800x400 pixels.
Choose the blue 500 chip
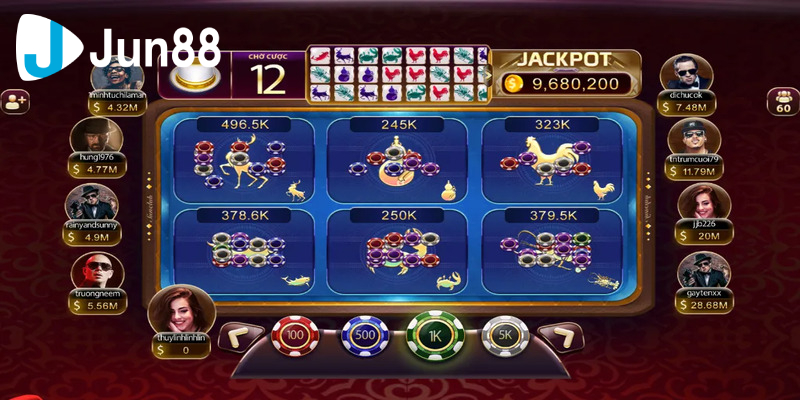coord(364,337)
